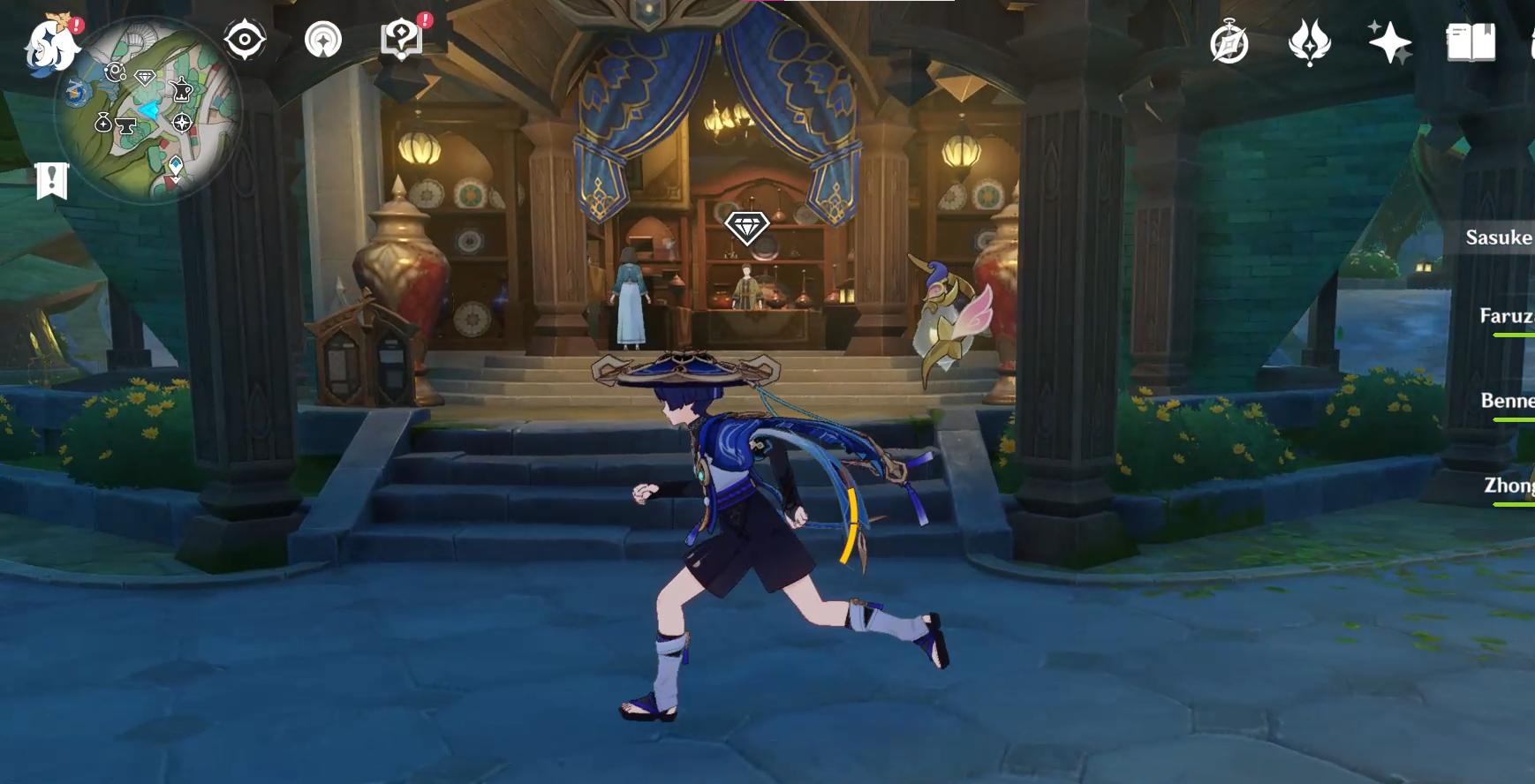The width and height of the screenshot is (1535, 784).
Task: Select the Sasuke character slot
Action: coord(1501,237)
